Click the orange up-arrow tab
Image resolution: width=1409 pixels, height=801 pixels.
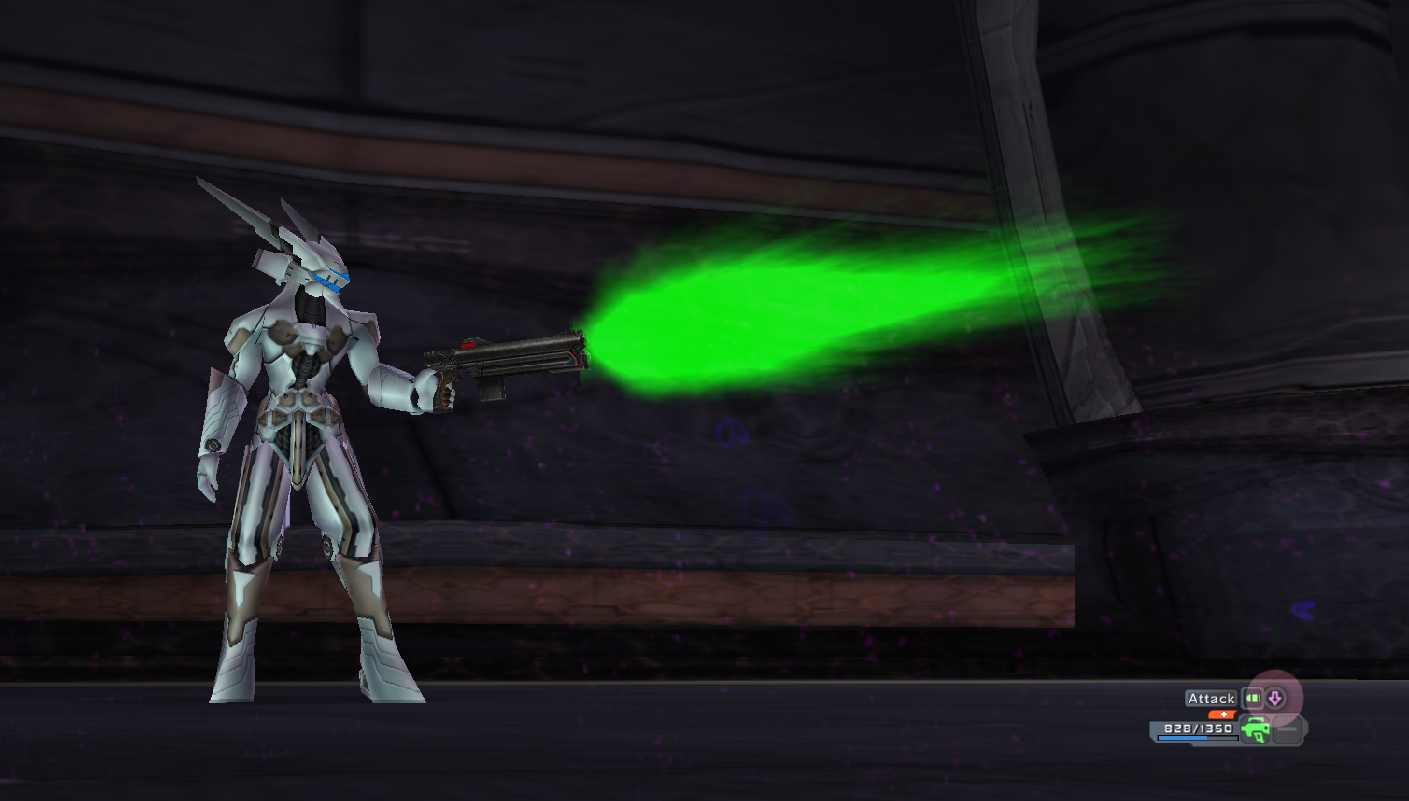point(1223,714)
